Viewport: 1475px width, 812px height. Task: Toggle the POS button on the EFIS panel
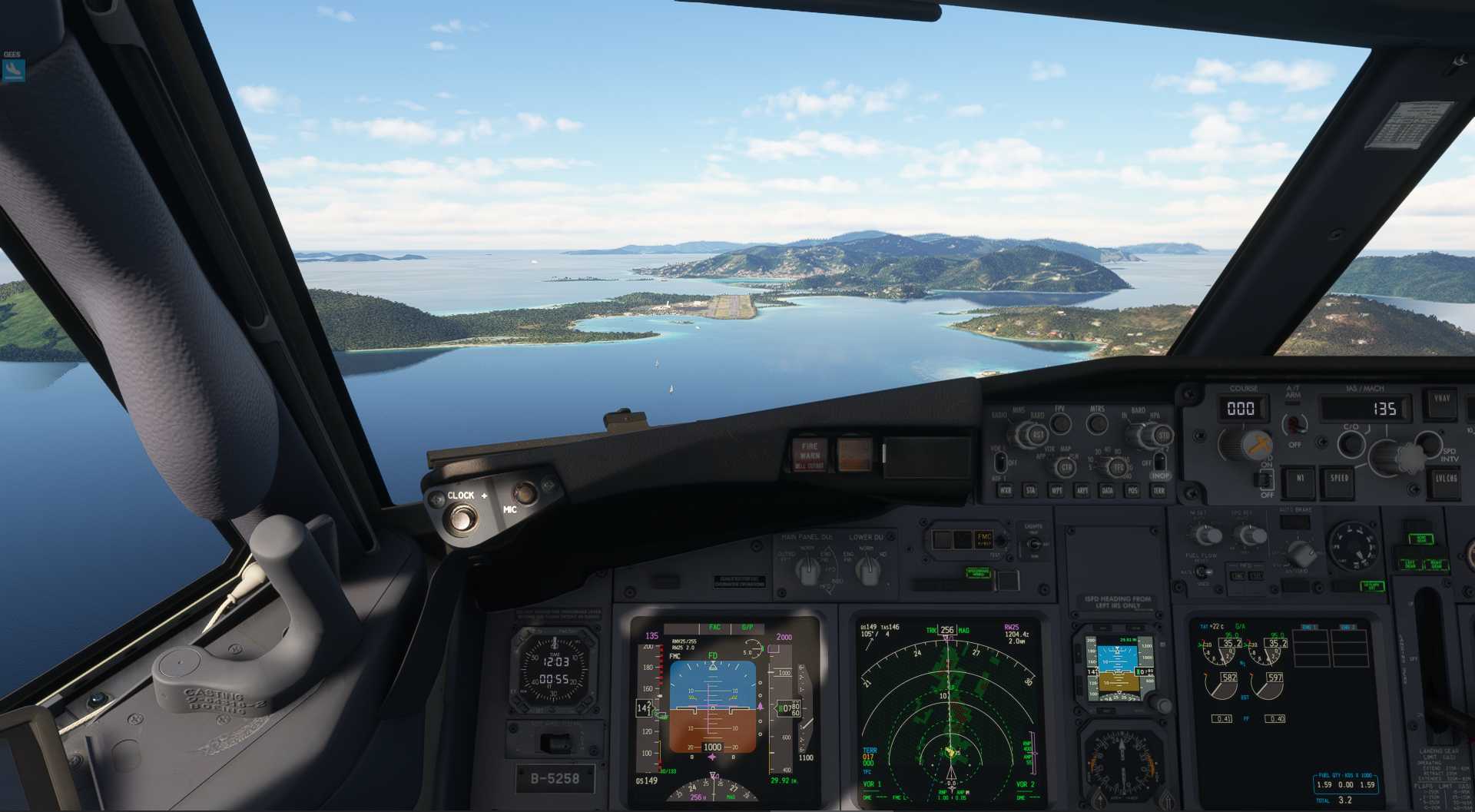[1132, 490]
